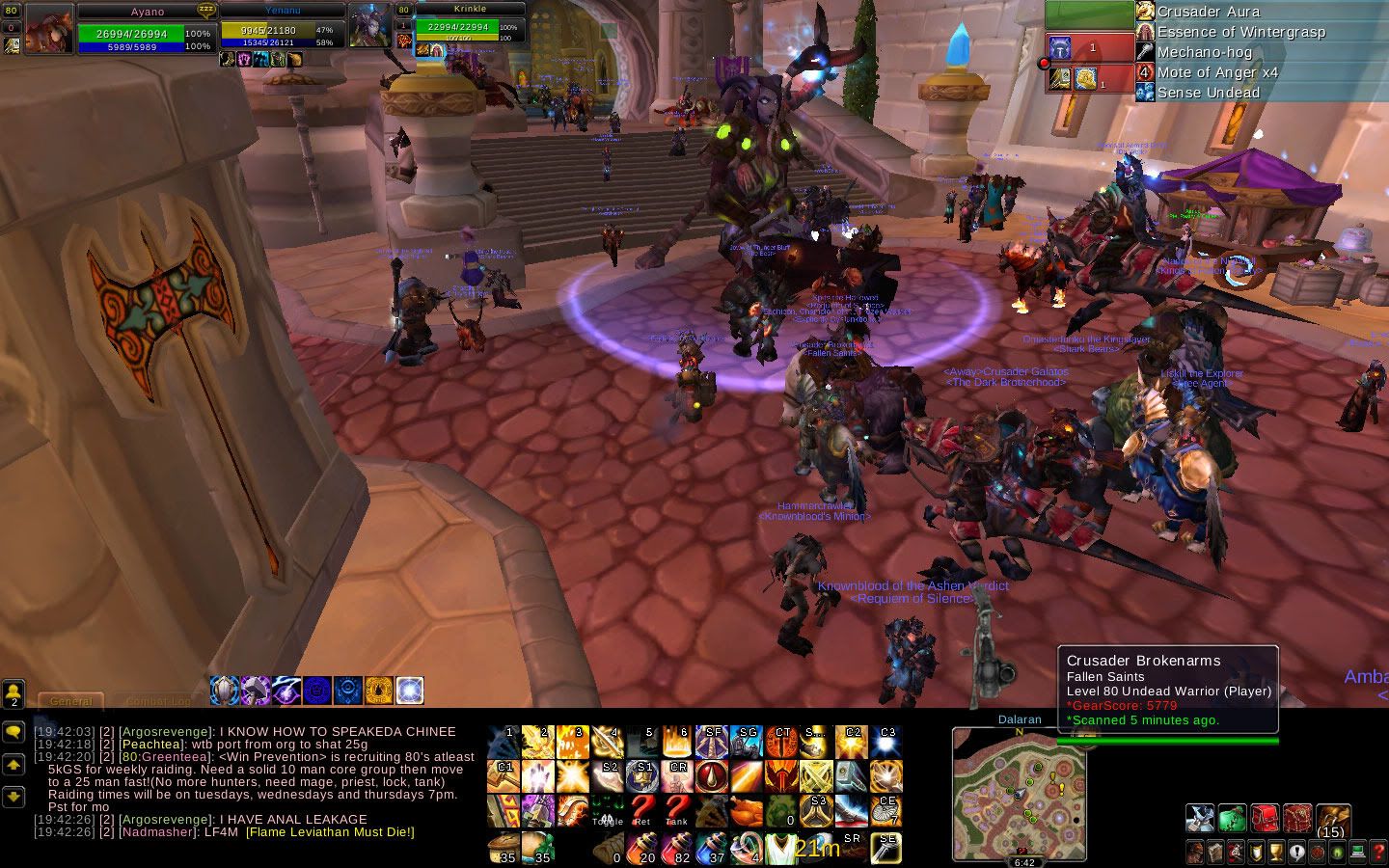Select the Ayano player portrait
1389x868 pixels.
[49, 30]
